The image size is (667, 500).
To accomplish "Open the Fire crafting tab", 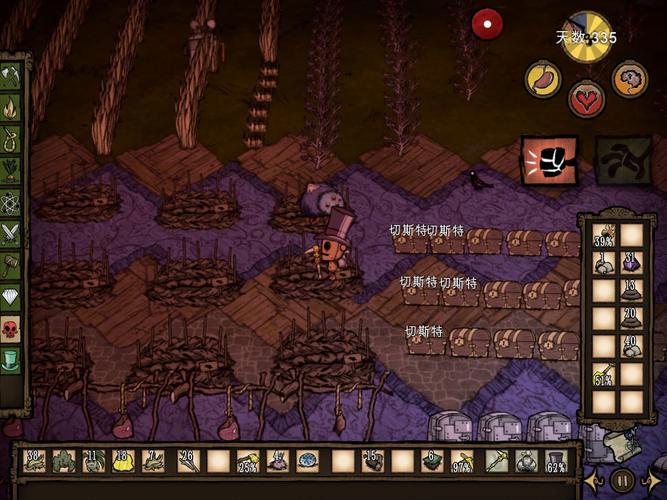I will (x=11, y=107).
